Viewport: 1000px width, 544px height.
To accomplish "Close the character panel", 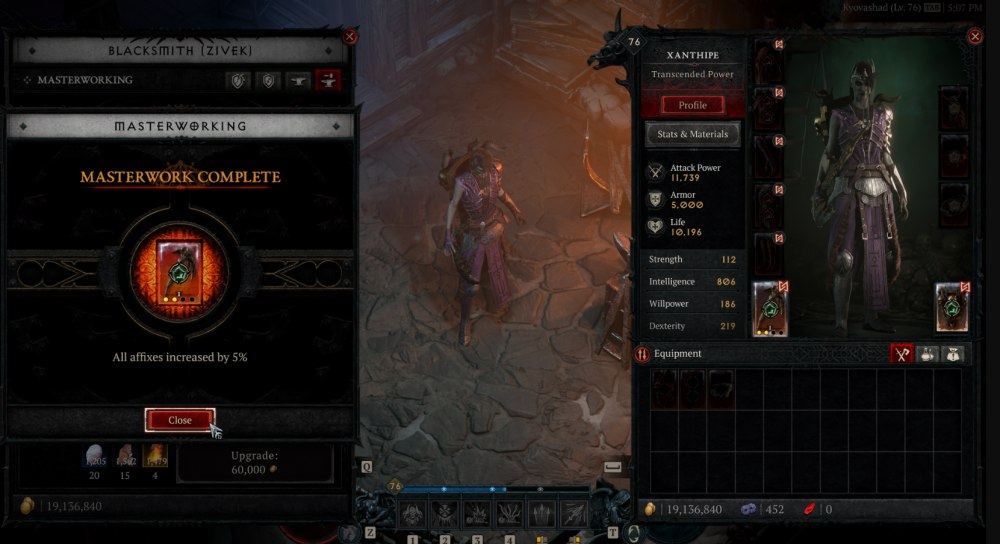I will click(x=975, y=37).
